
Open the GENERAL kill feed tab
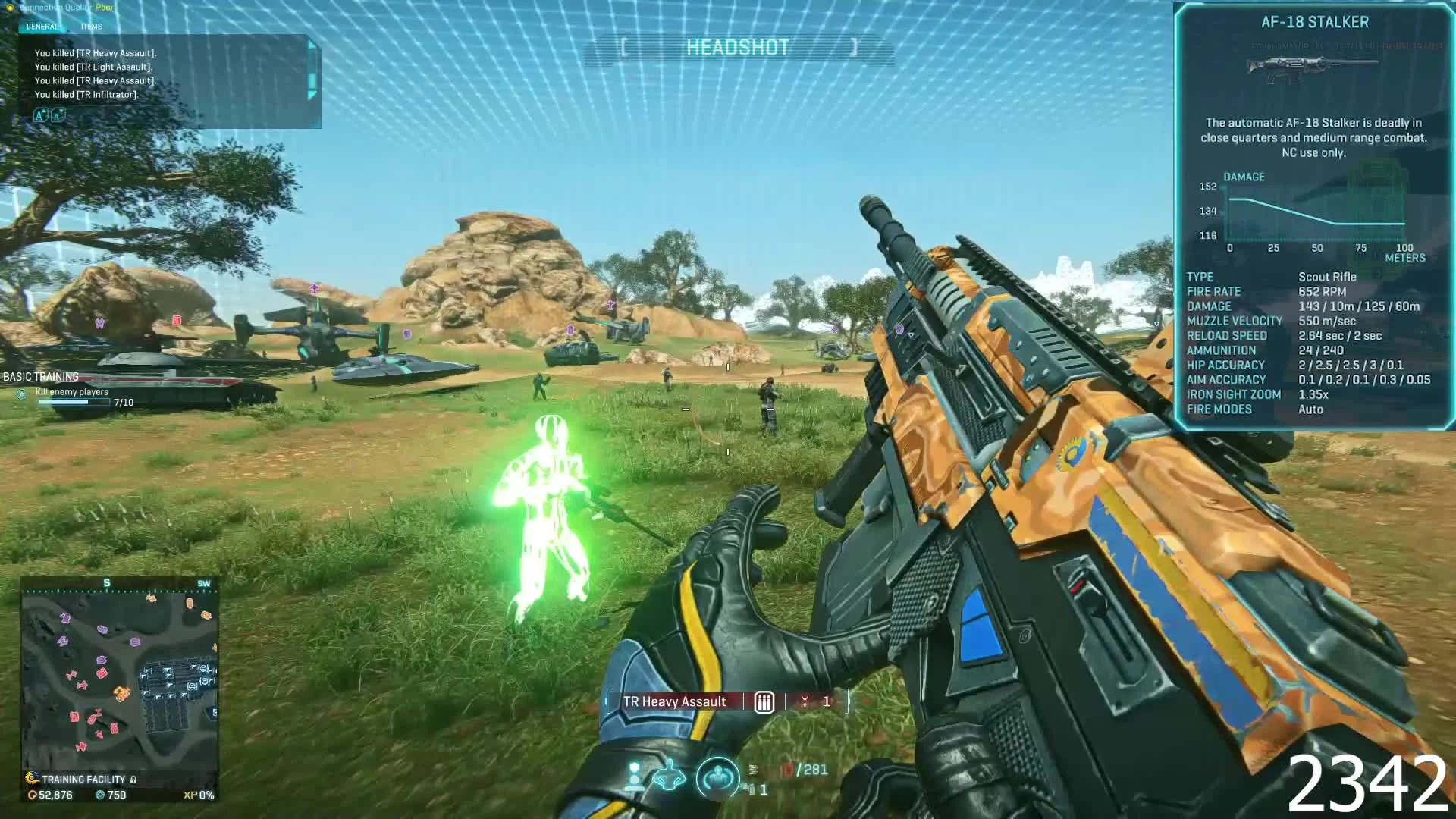pyautogui.click(x=42, y=26)
